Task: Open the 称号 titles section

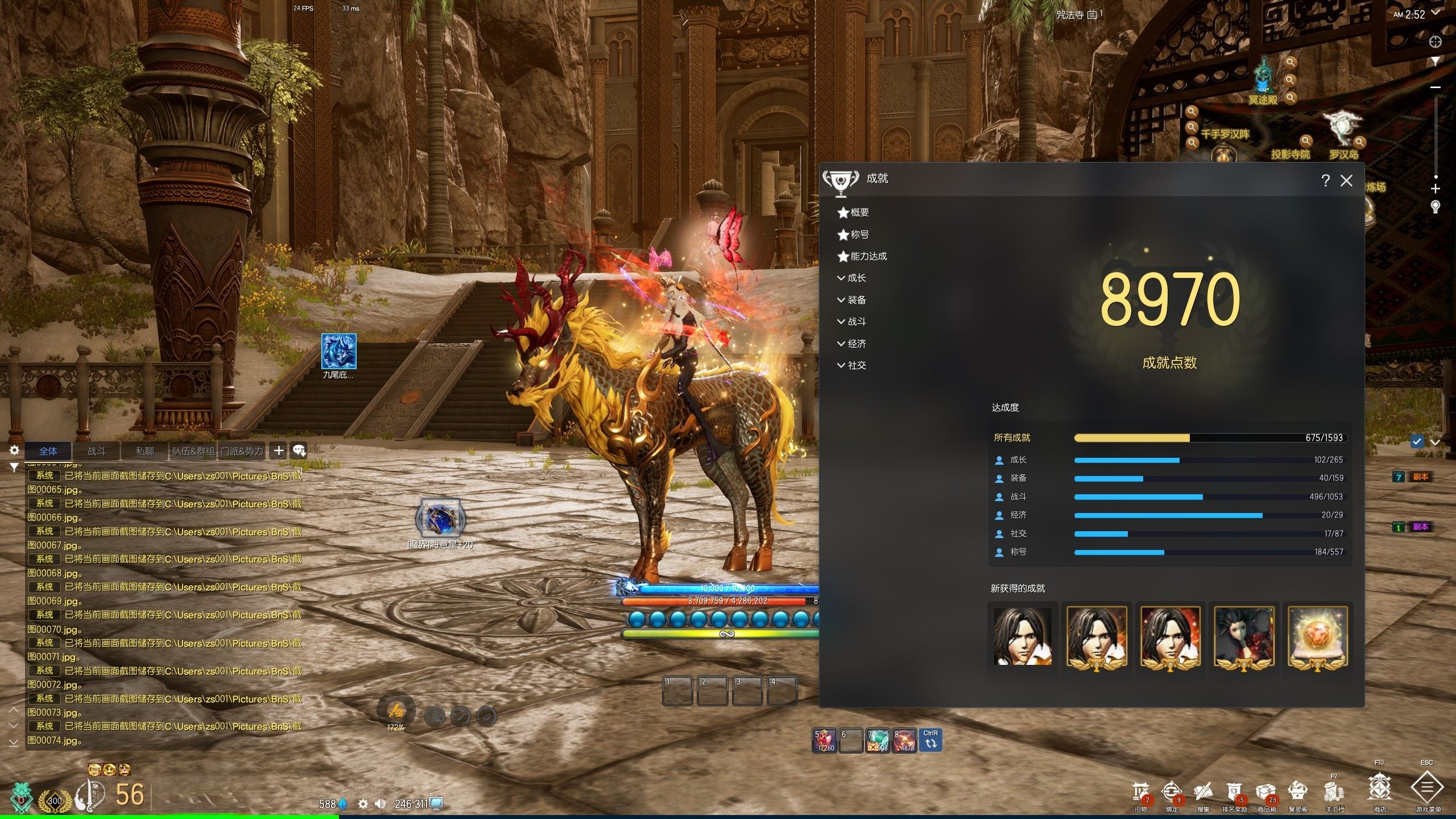Action: [x=859, y=234]
